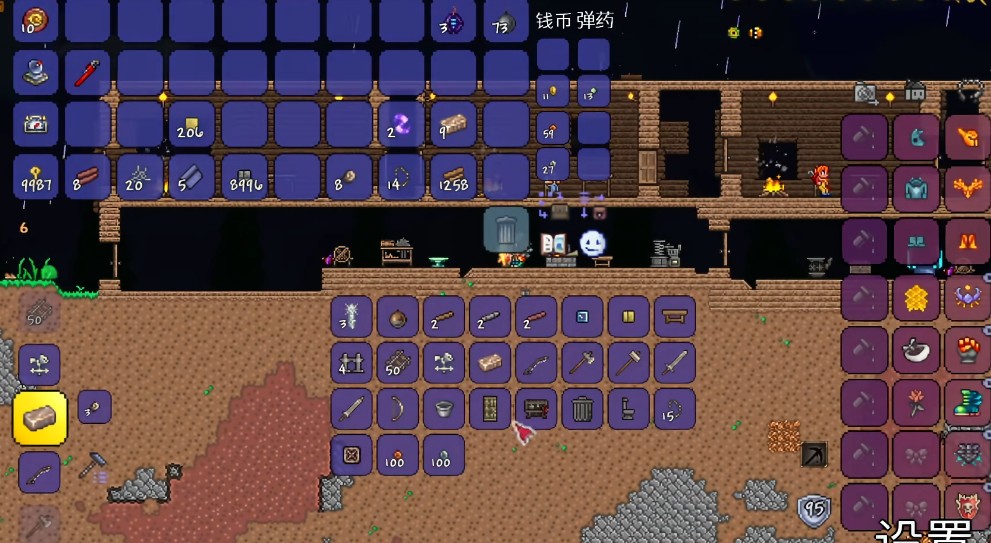The height and width of the screenshot is (543, 991).
Task: Choose the wooden bow crafting recipe
Action: pos(397,409)
